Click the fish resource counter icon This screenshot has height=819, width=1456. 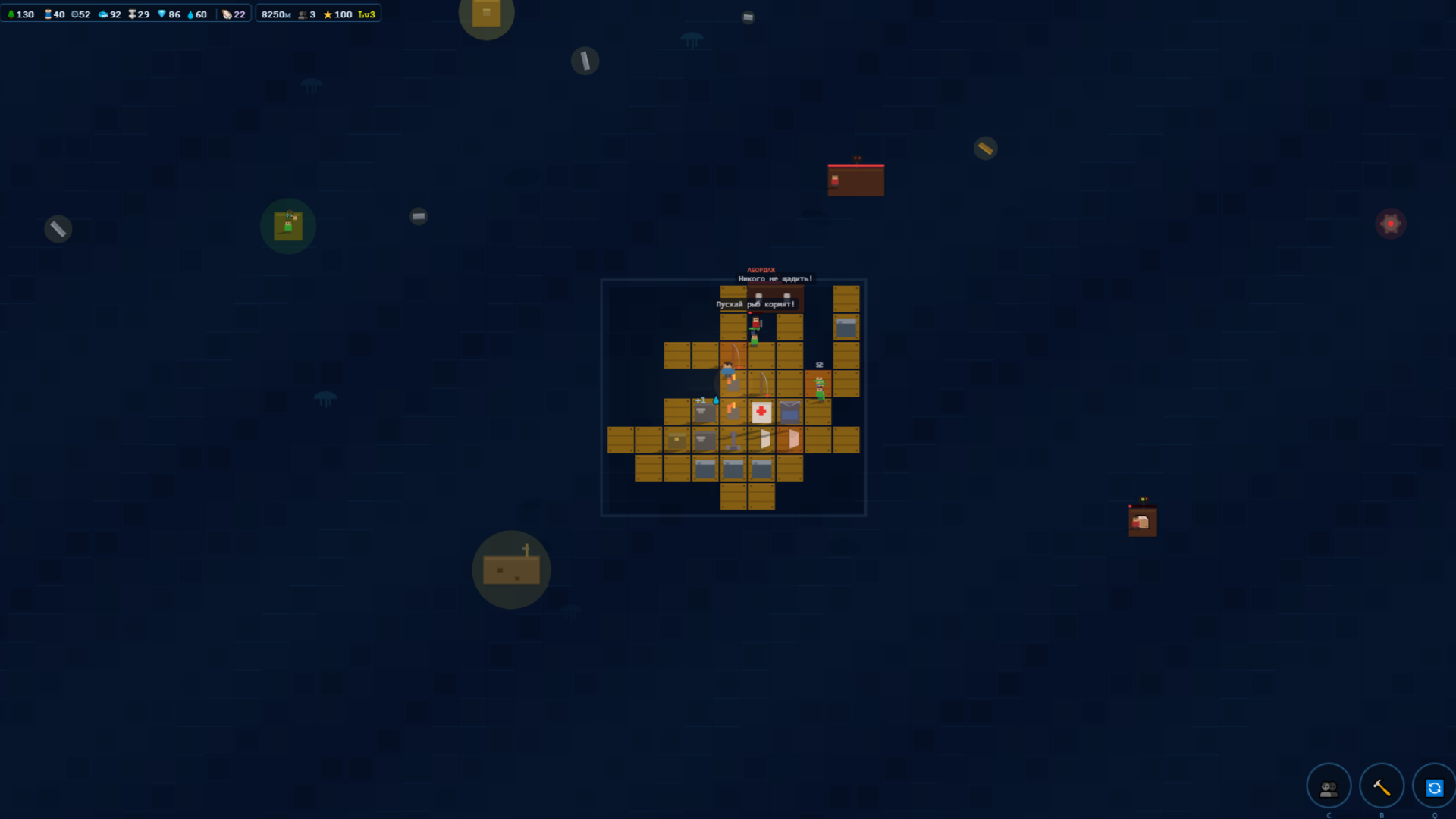pos(103,13)
